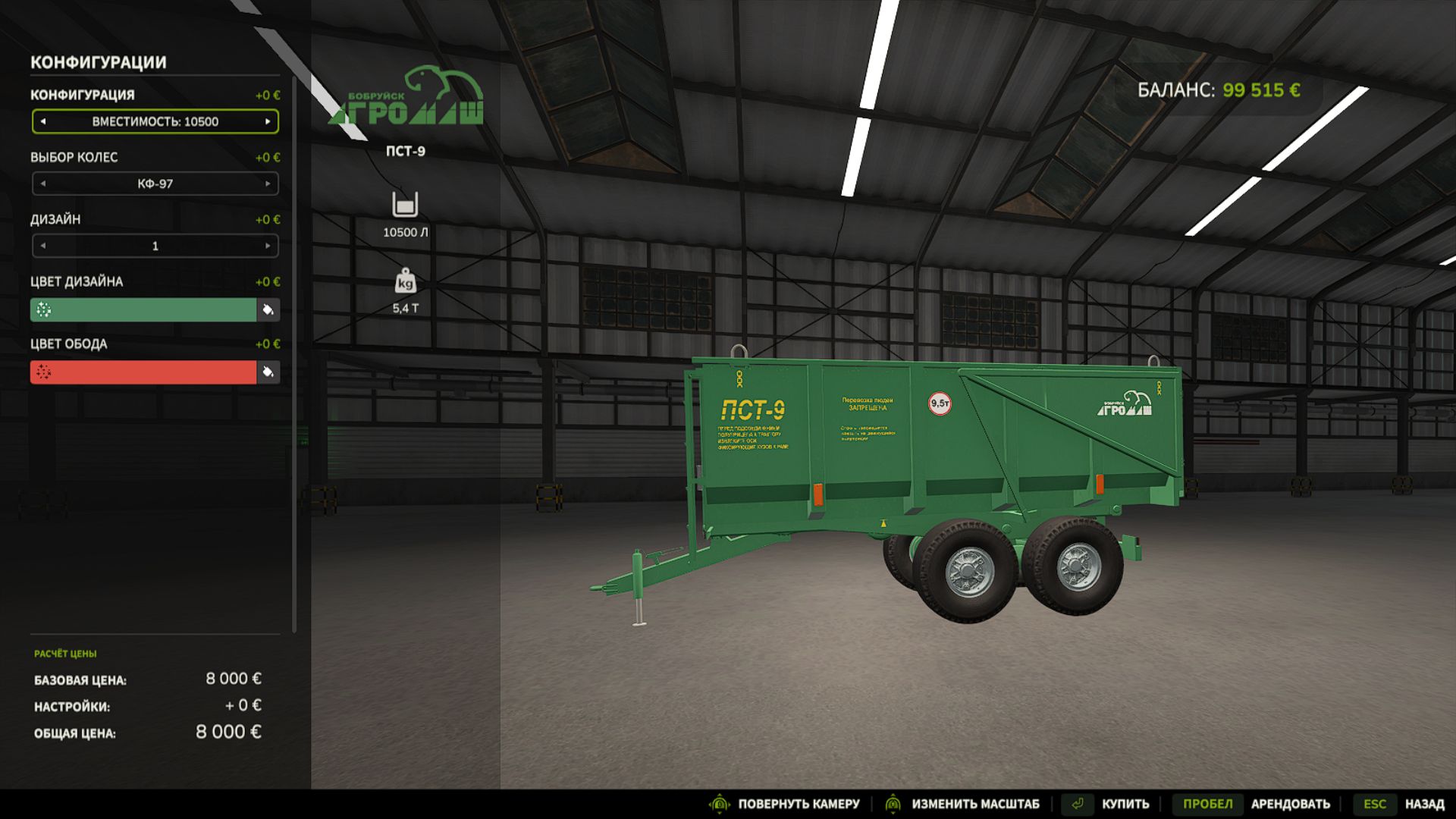Click paint bucket icon beside the design color bar
Image resolution: width=1456 pixels, height=819 pixels.
[269, 310]
